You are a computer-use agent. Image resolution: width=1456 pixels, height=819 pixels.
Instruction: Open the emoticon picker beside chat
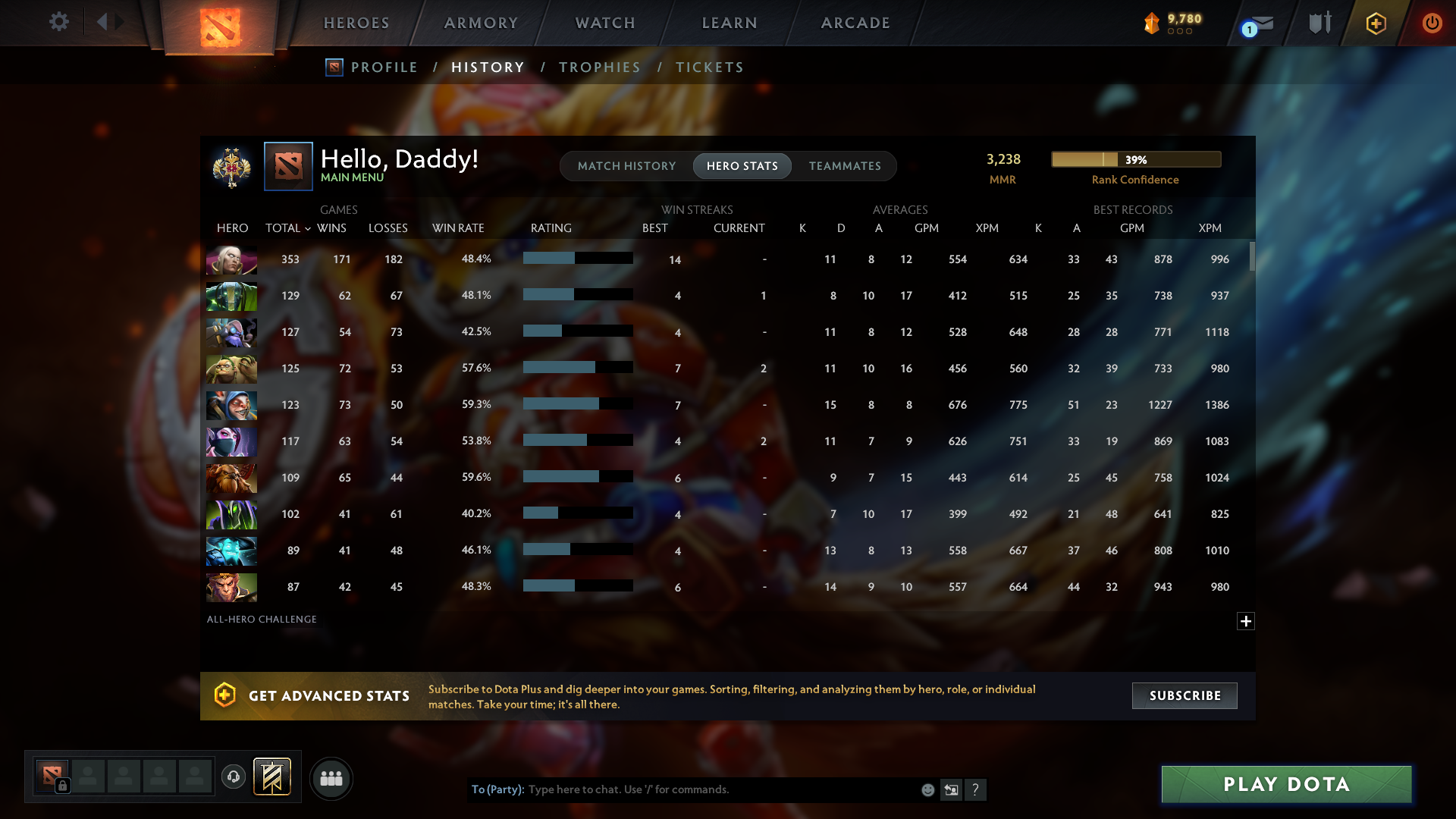pos(928,789)
